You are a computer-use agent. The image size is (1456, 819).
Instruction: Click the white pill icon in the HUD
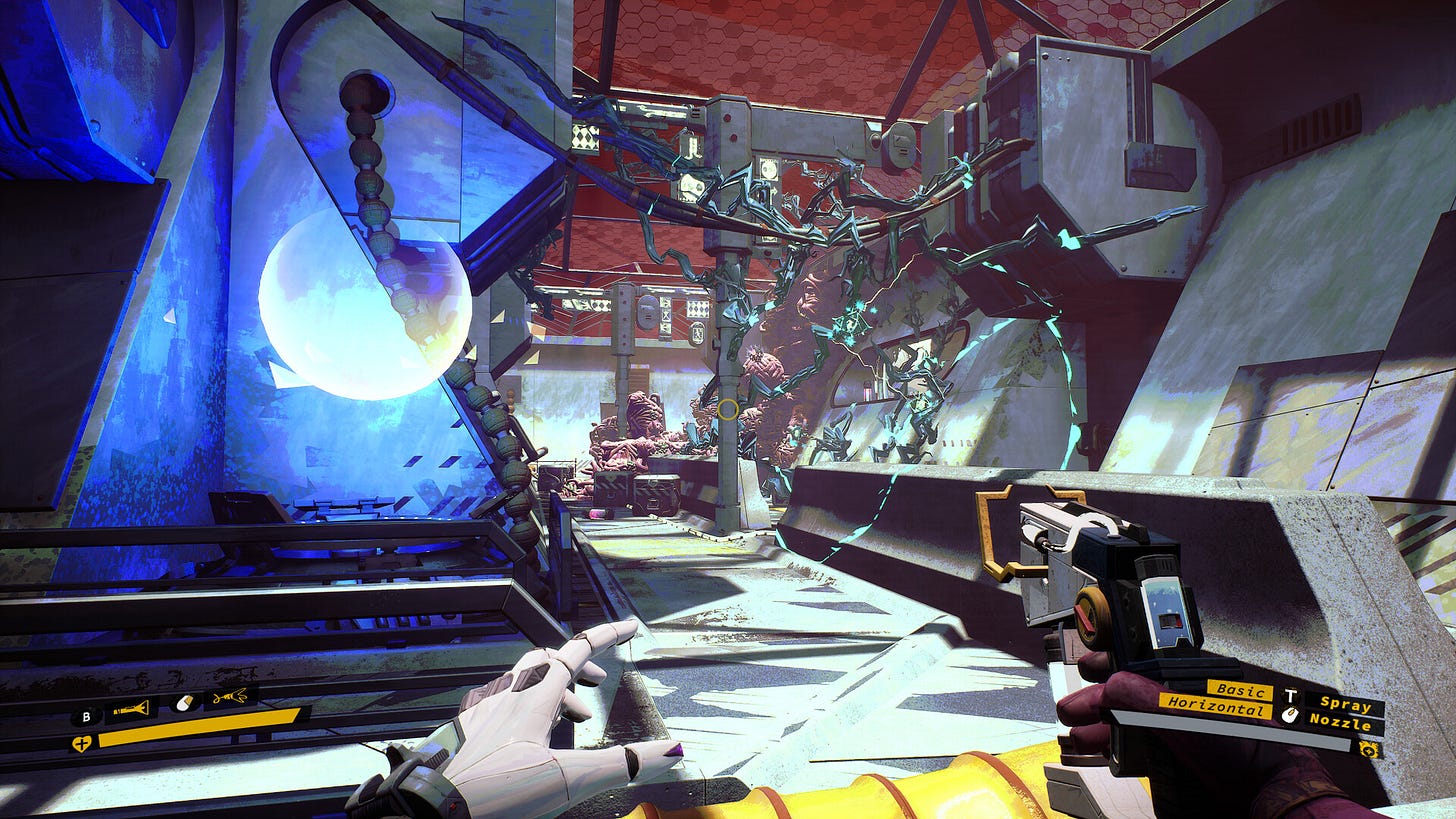point(184,702)
